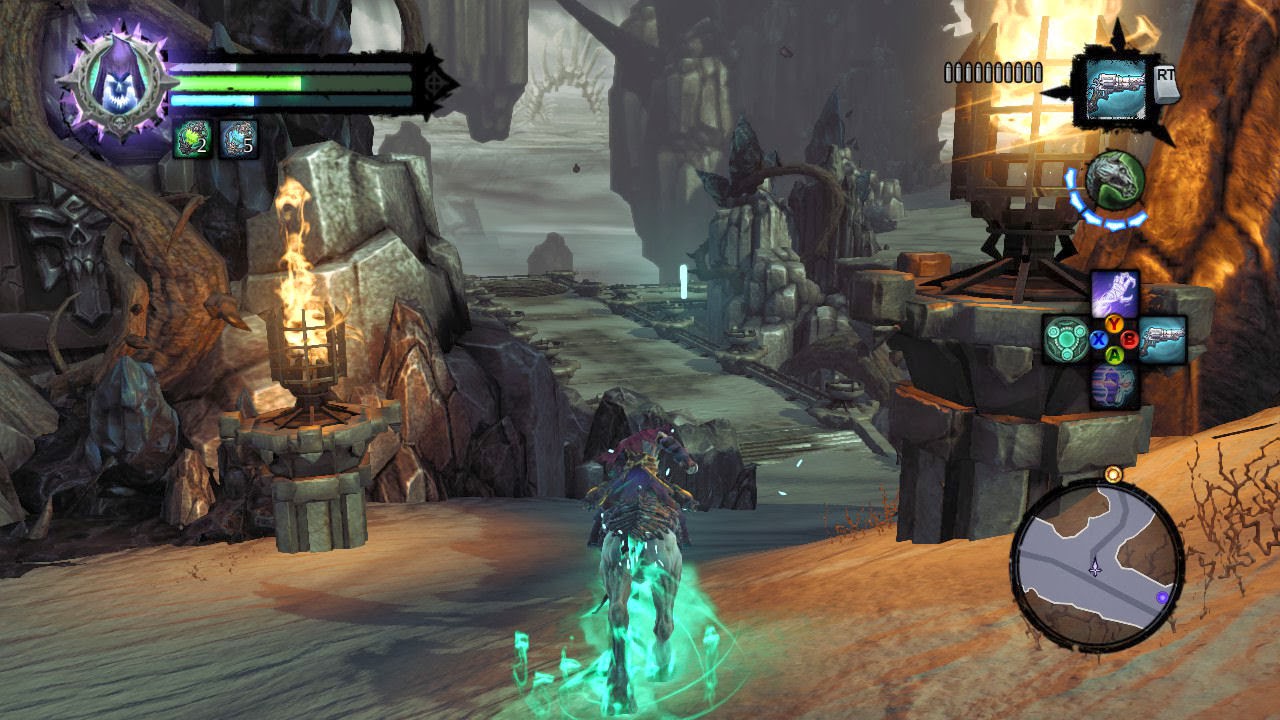Select the orange objective marker atop the minimap

[x=1112, y=473]
